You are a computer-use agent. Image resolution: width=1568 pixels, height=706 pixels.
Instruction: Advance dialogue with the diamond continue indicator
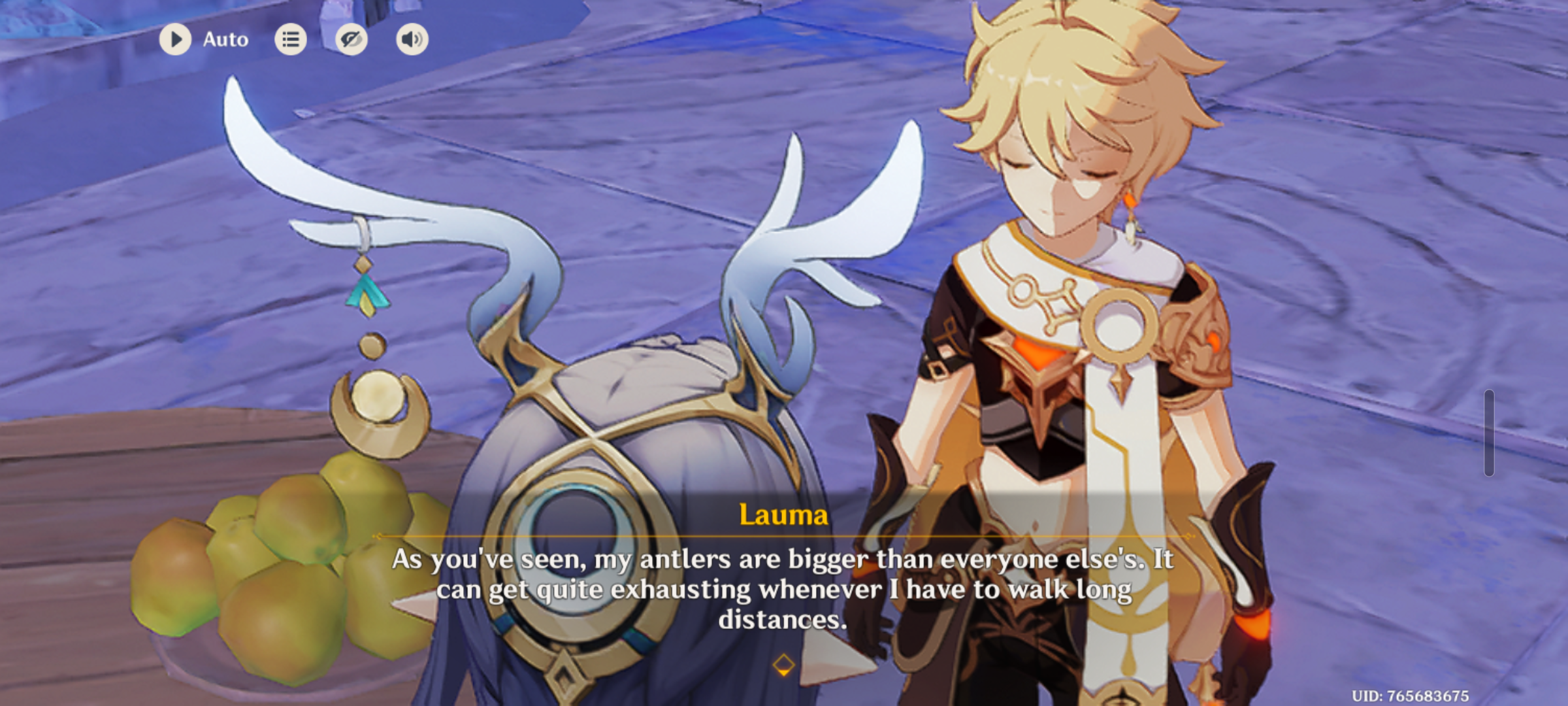pyautogui.click(x=783, y=665)
